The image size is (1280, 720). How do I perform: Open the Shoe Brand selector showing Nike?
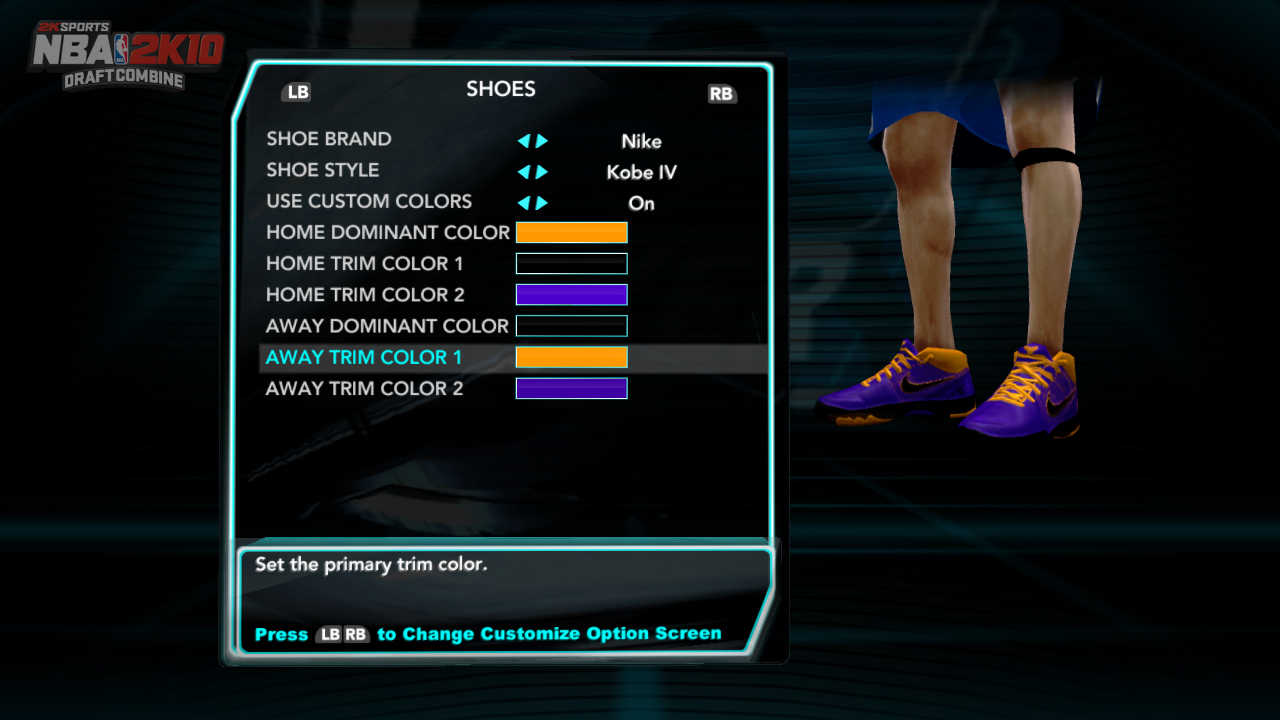tap(641, 141)
